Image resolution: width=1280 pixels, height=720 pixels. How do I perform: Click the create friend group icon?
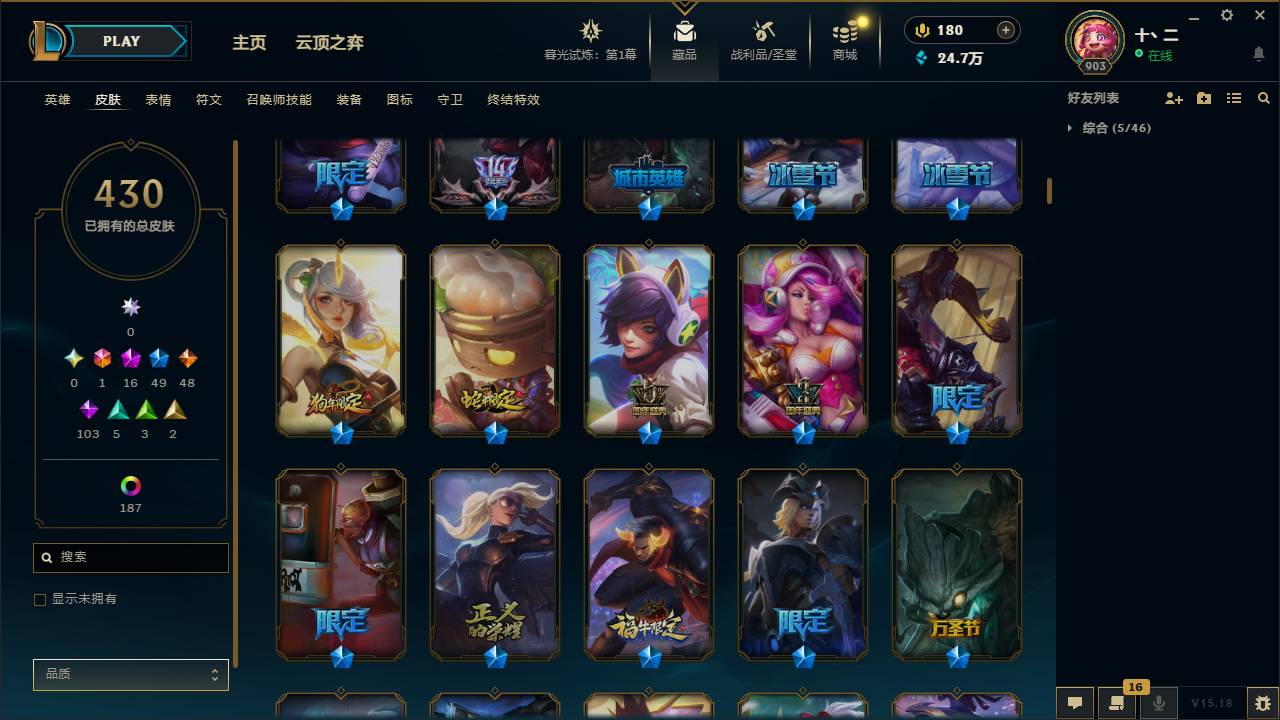(x=1203, y=98)
